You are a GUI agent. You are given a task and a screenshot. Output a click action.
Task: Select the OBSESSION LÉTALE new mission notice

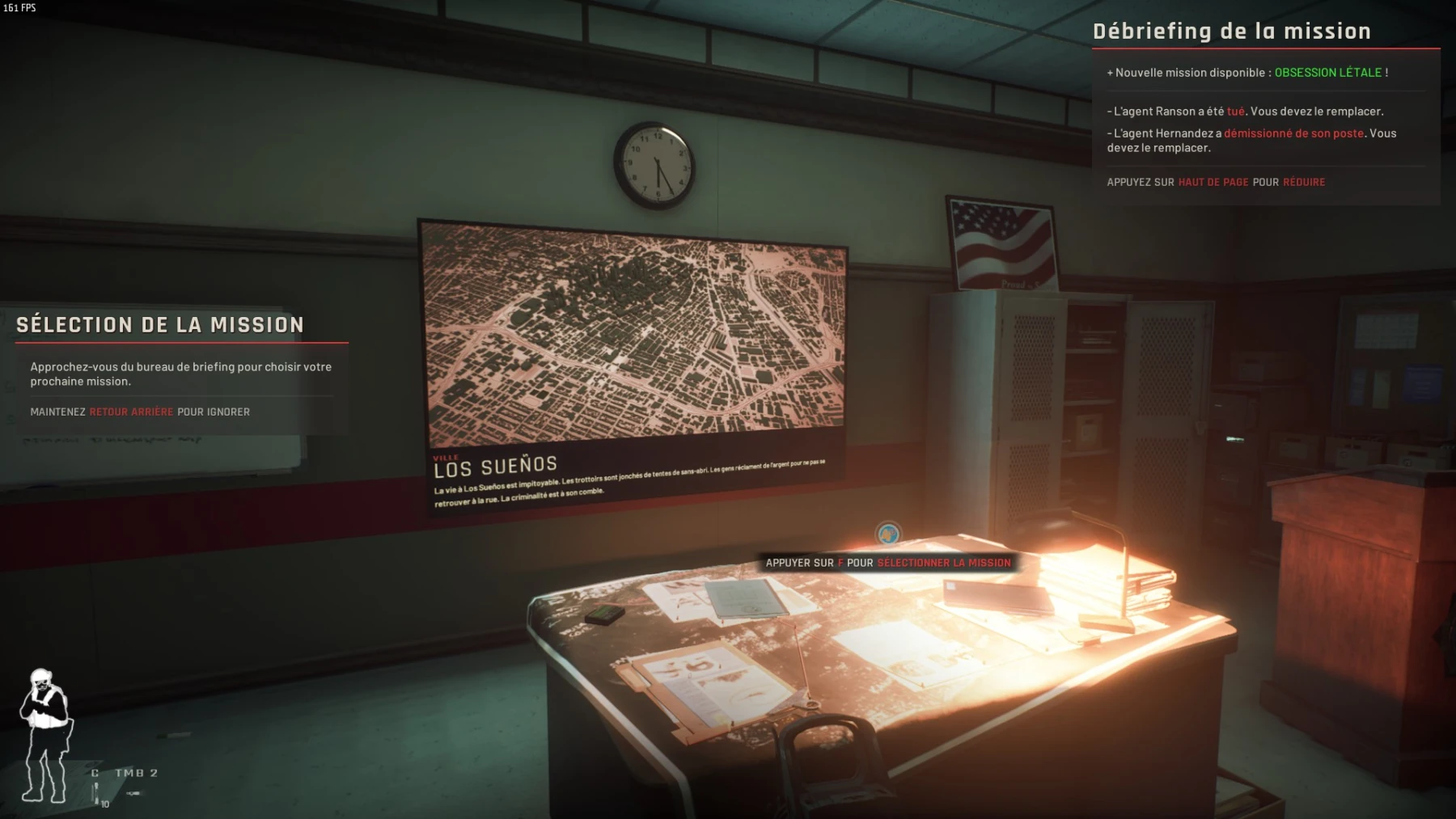(1327, 73)
